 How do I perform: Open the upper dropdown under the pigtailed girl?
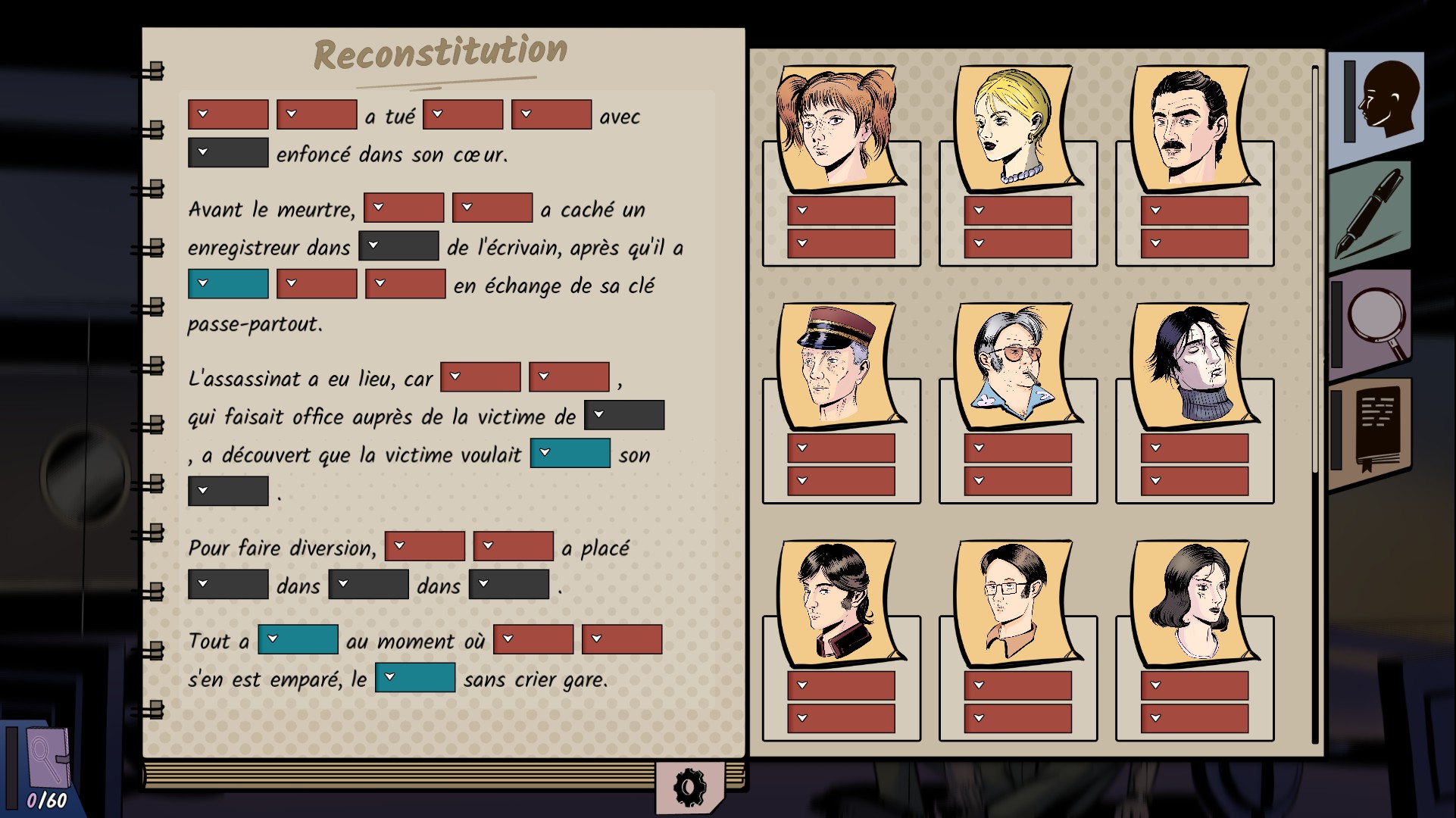pos(841,211)
